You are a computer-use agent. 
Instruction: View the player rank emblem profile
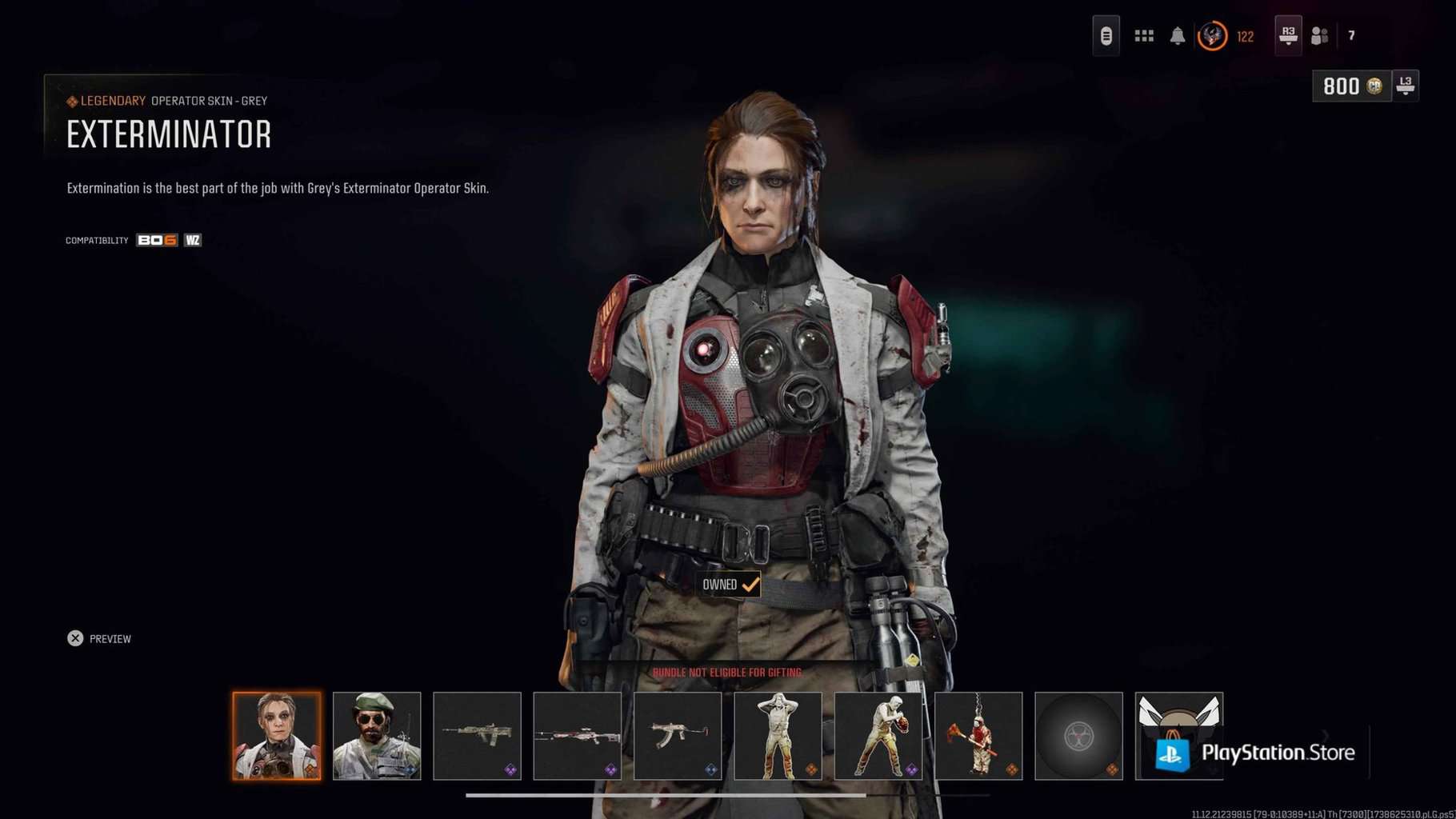pos(1212,36)
